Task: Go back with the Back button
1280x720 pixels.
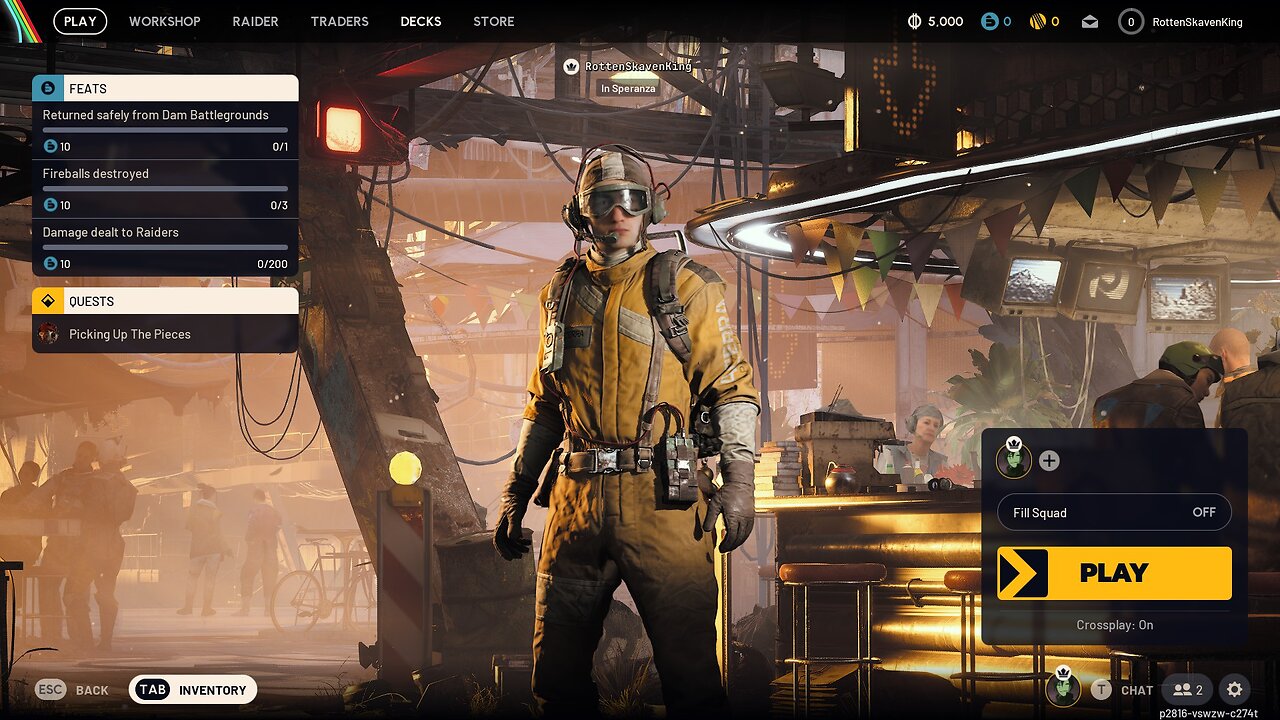Action: pos(72,690)
